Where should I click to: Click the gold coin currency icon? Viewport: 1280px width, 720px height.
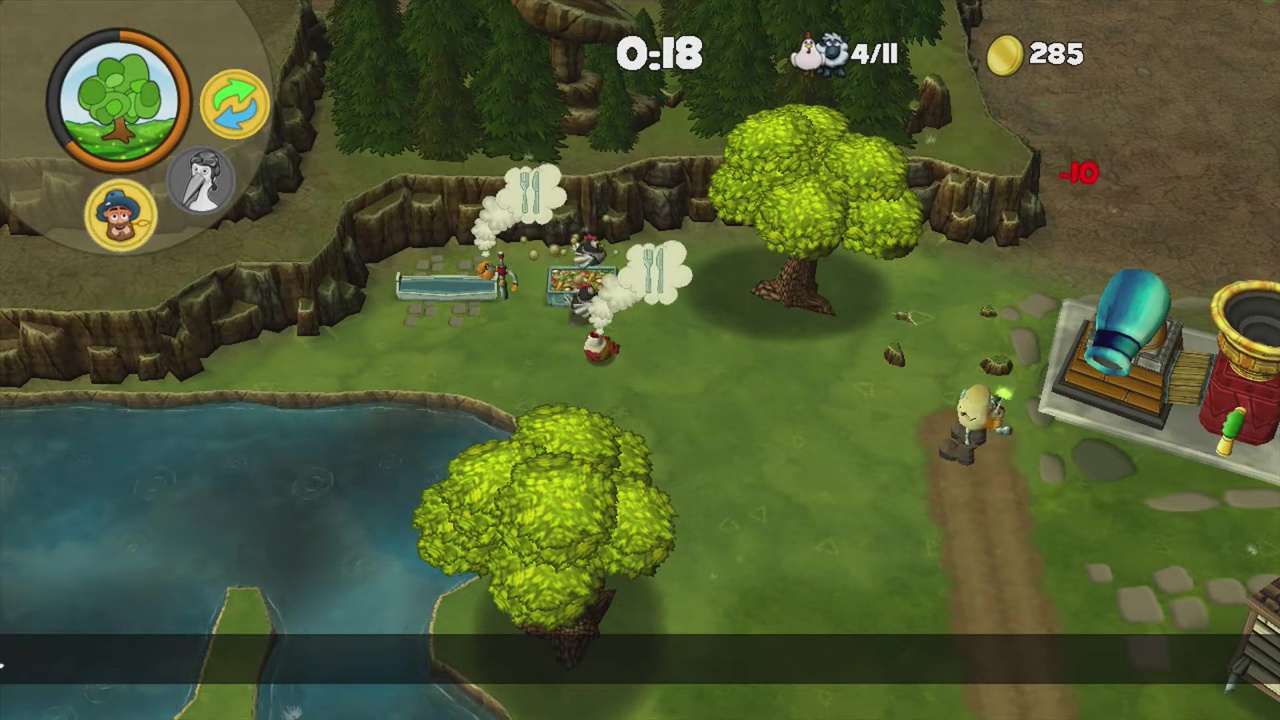[x=1004, y=54]
